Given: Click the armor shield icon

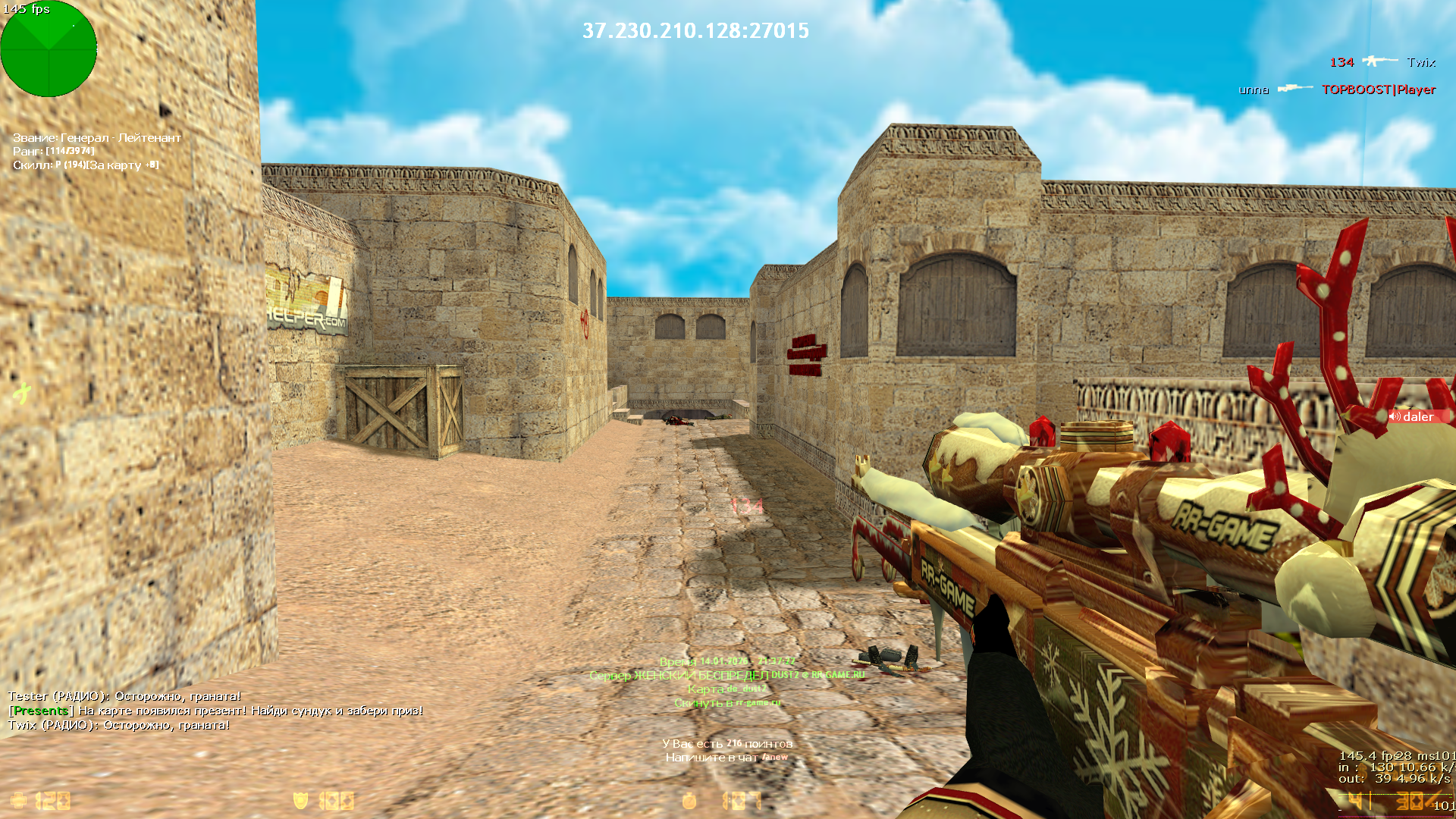Looking at the screenshot, I should (300, 801).
